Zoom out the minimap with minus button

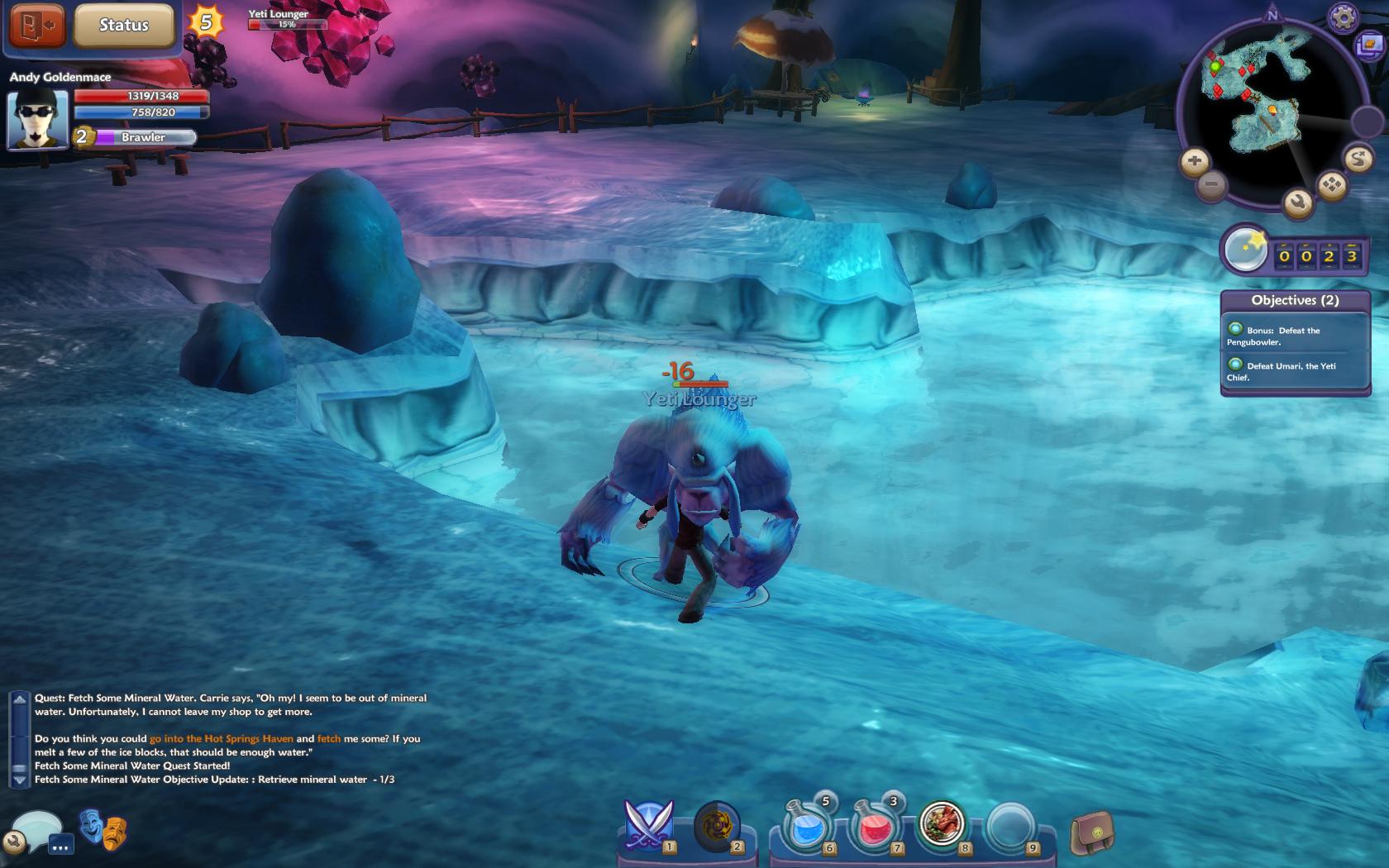point(1211,184)
